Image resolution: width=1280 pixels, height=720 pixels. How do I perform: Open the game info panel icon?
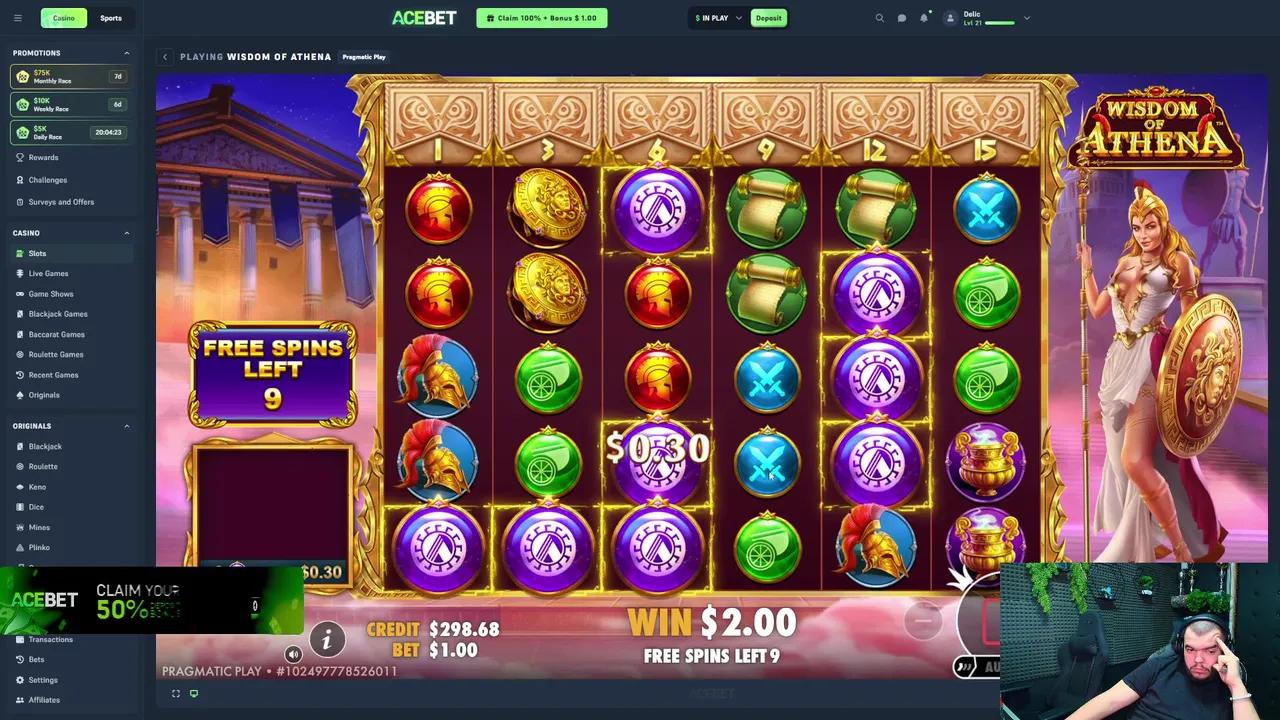click(x=327, y=639)
